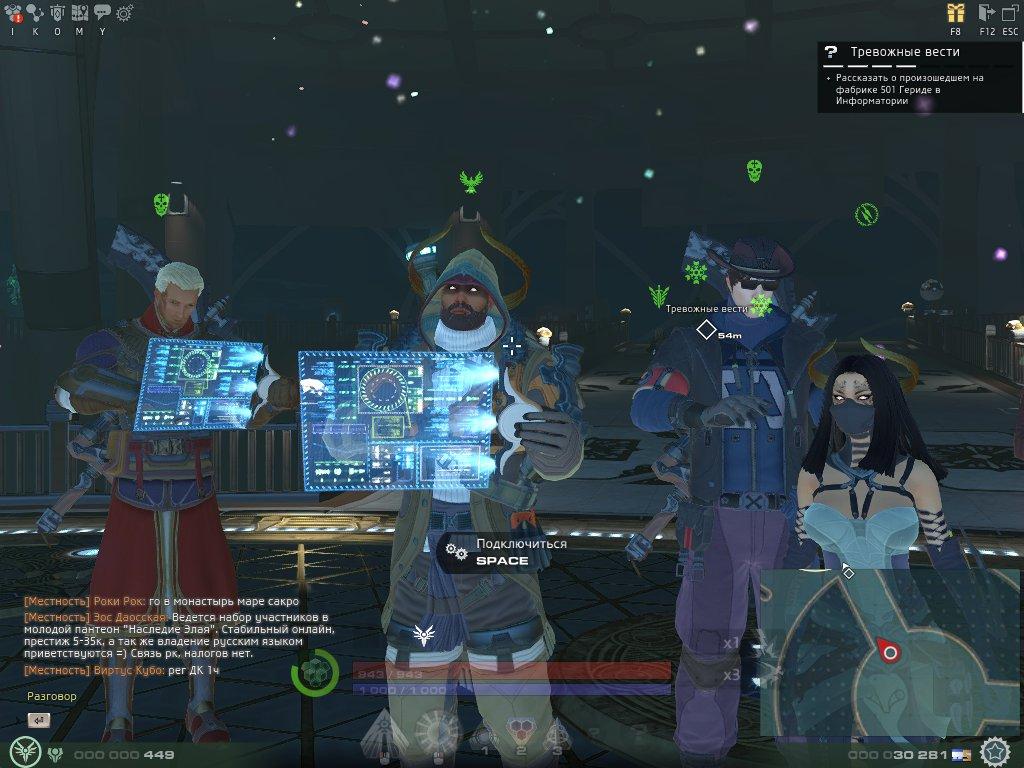The height and width of the screenshot is (768, 1024).
Task: Click the minimap
Action: (889, 651)
